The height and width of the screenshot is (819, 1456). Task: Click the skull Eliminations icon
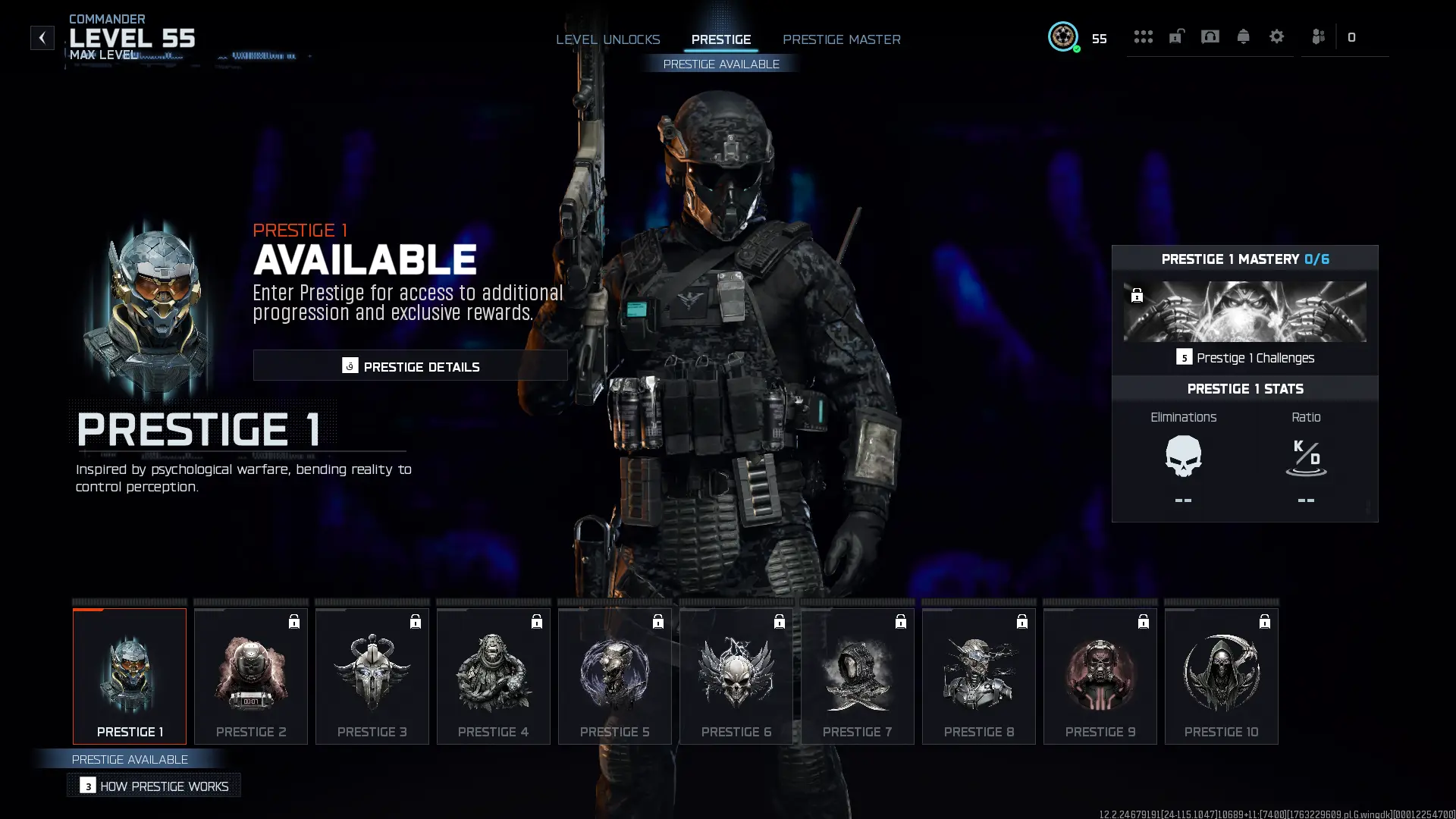coord(1184,456)
